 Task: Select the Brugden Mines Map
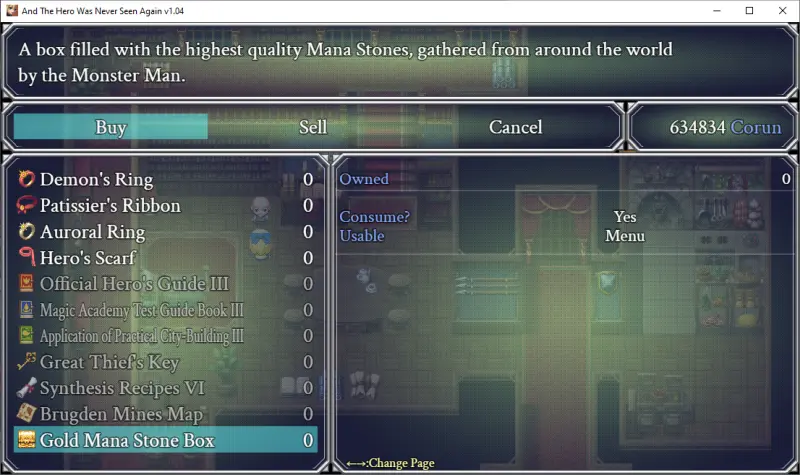pos(121,414)
